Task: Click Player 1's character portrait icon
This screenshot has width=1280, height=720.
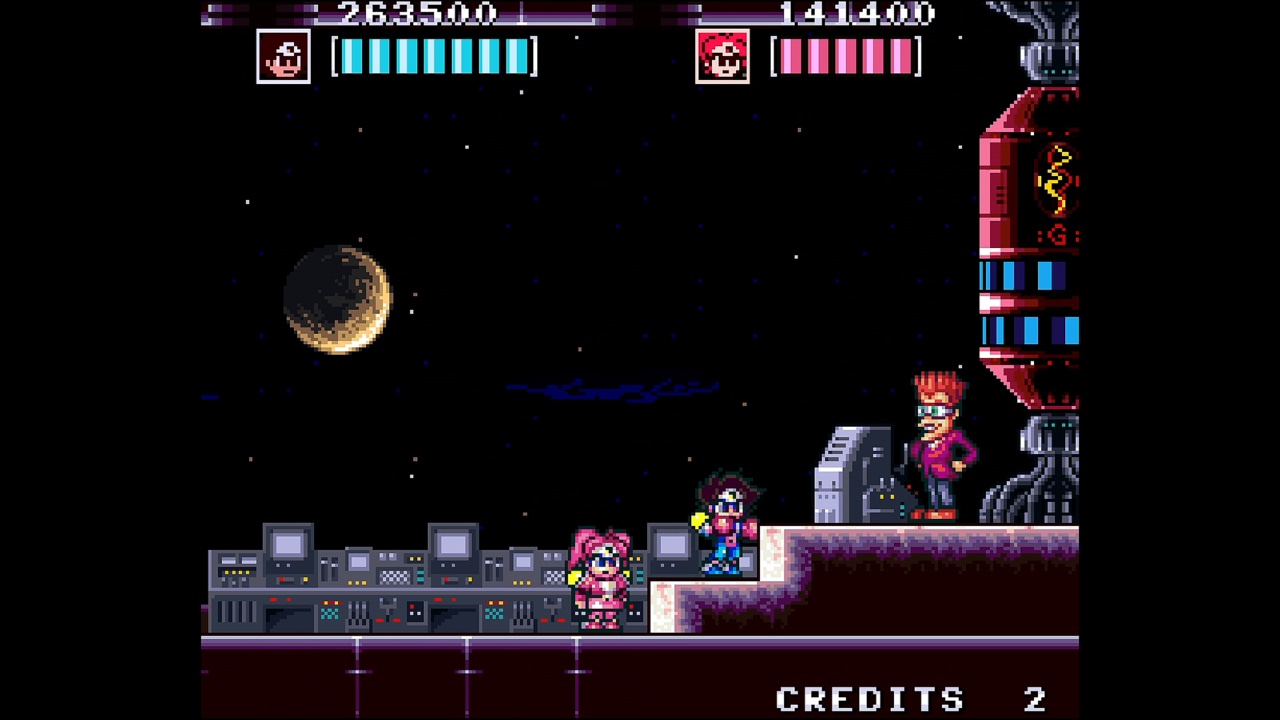Action: [x=282, y=57]
